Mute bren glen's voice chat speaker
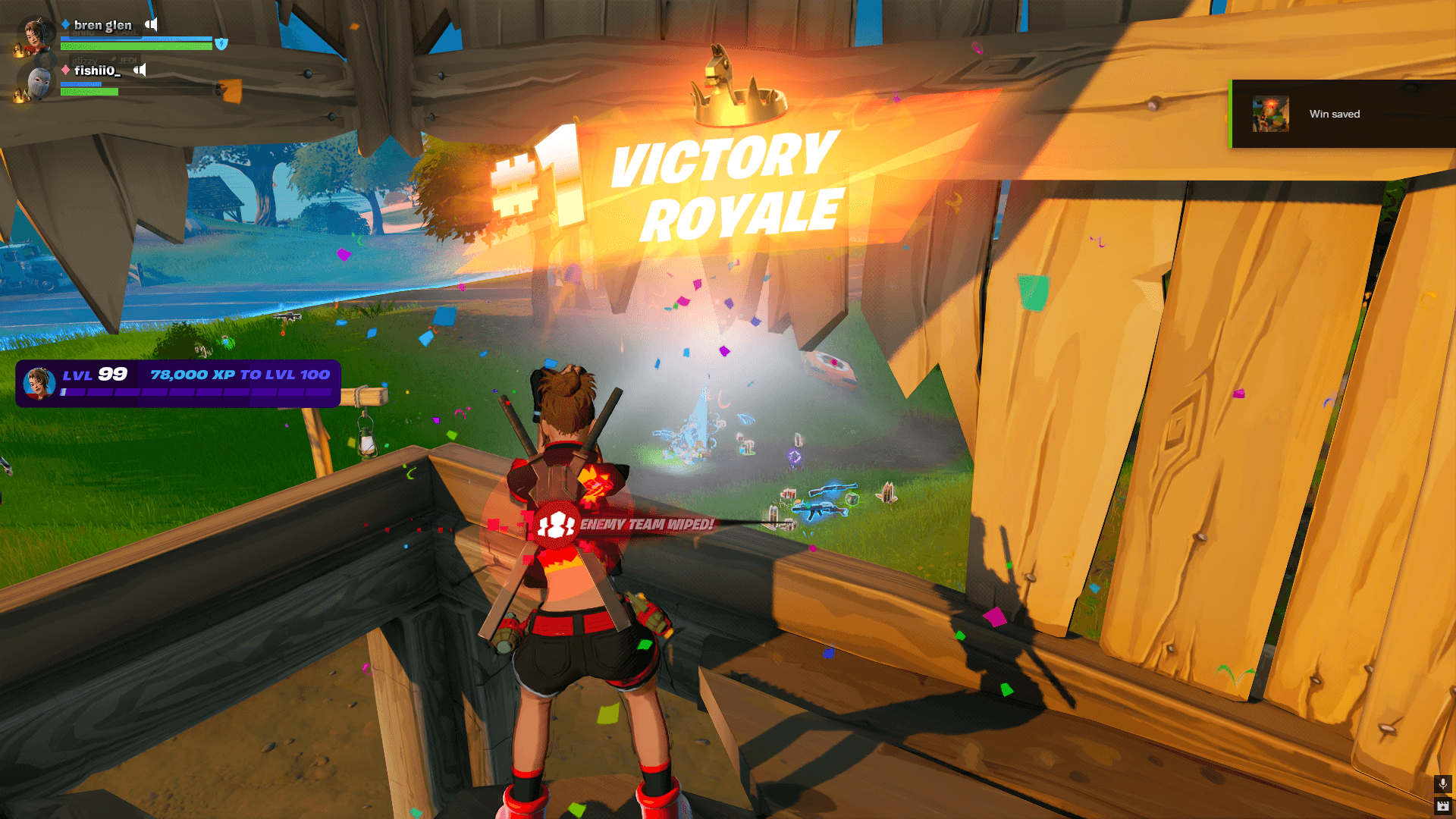Viewport: 1456px width, 819px height. coord(151,24)
